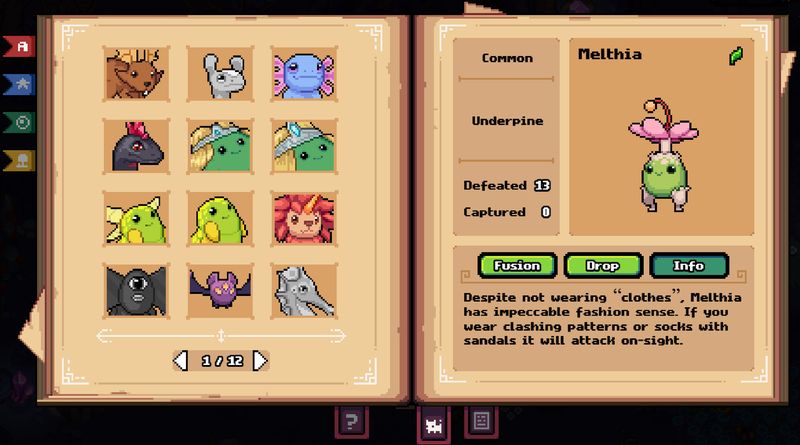Go to the previous bestiary page
The height and width of the screenshot is (445, 800).
pos(181,360)
